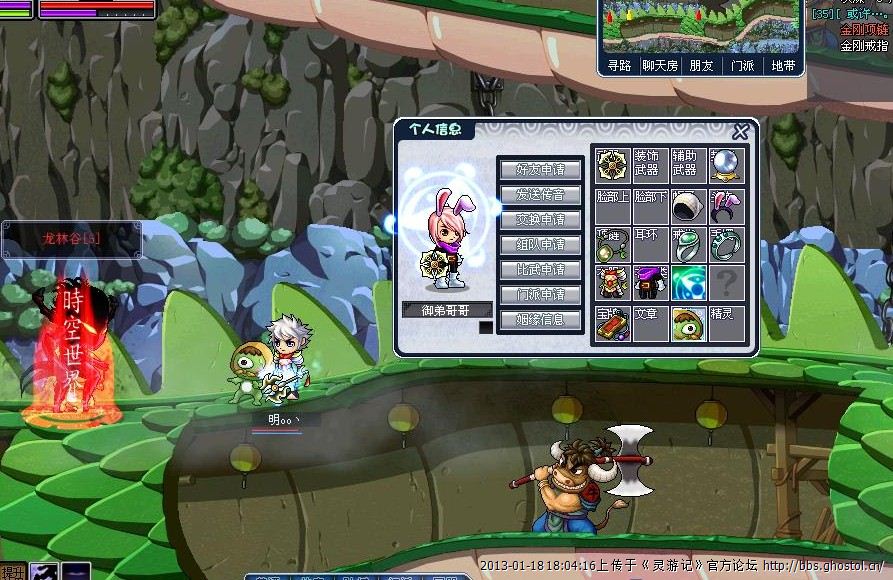This screenshot has height=580, width=893.
Task: Choose the 门派申请 guild request button
Action: (x=540, y=294)
